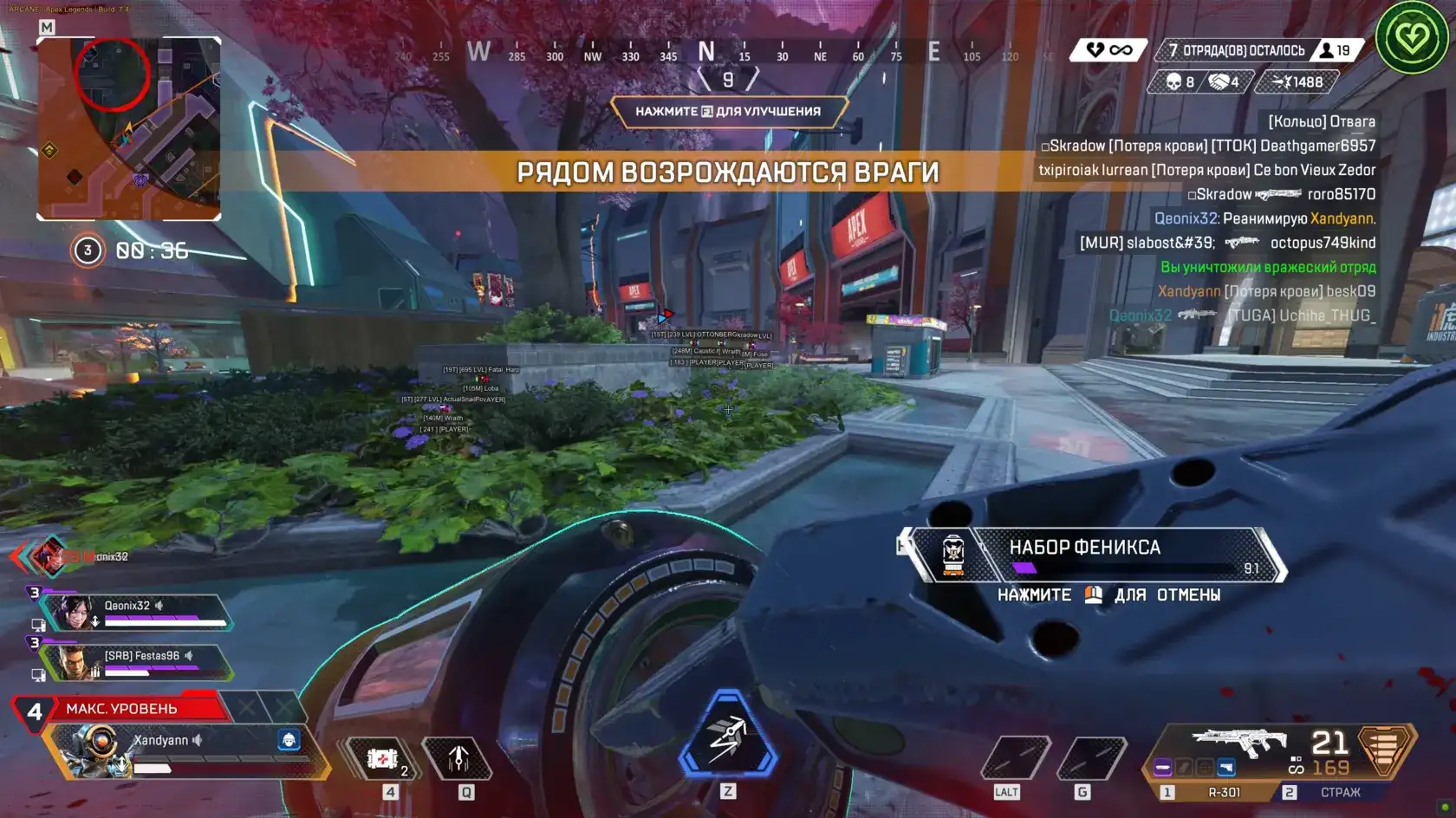The image size is (1456, 818).
Task: Open the kill feed message list
Action: [1213, 218]
